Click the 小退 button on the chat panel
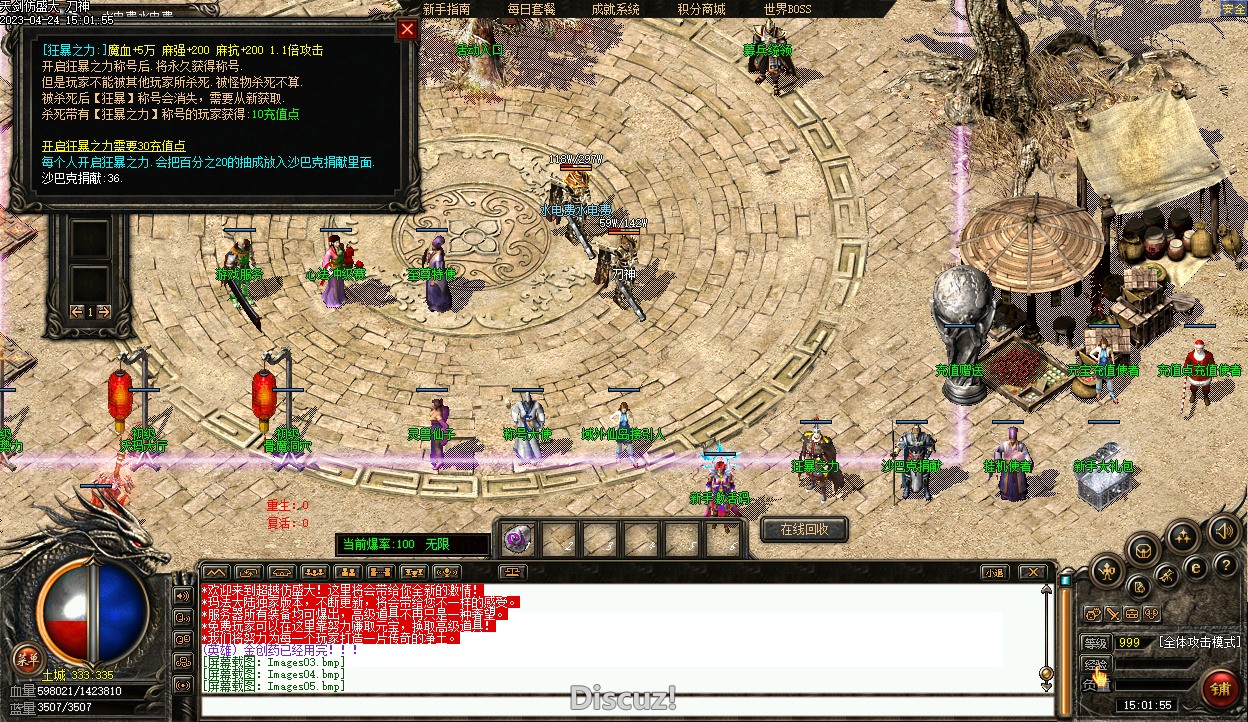Image resolution: width=1248 pixels, height=722 pixels. pyautogui.click(x=993, y=573)
